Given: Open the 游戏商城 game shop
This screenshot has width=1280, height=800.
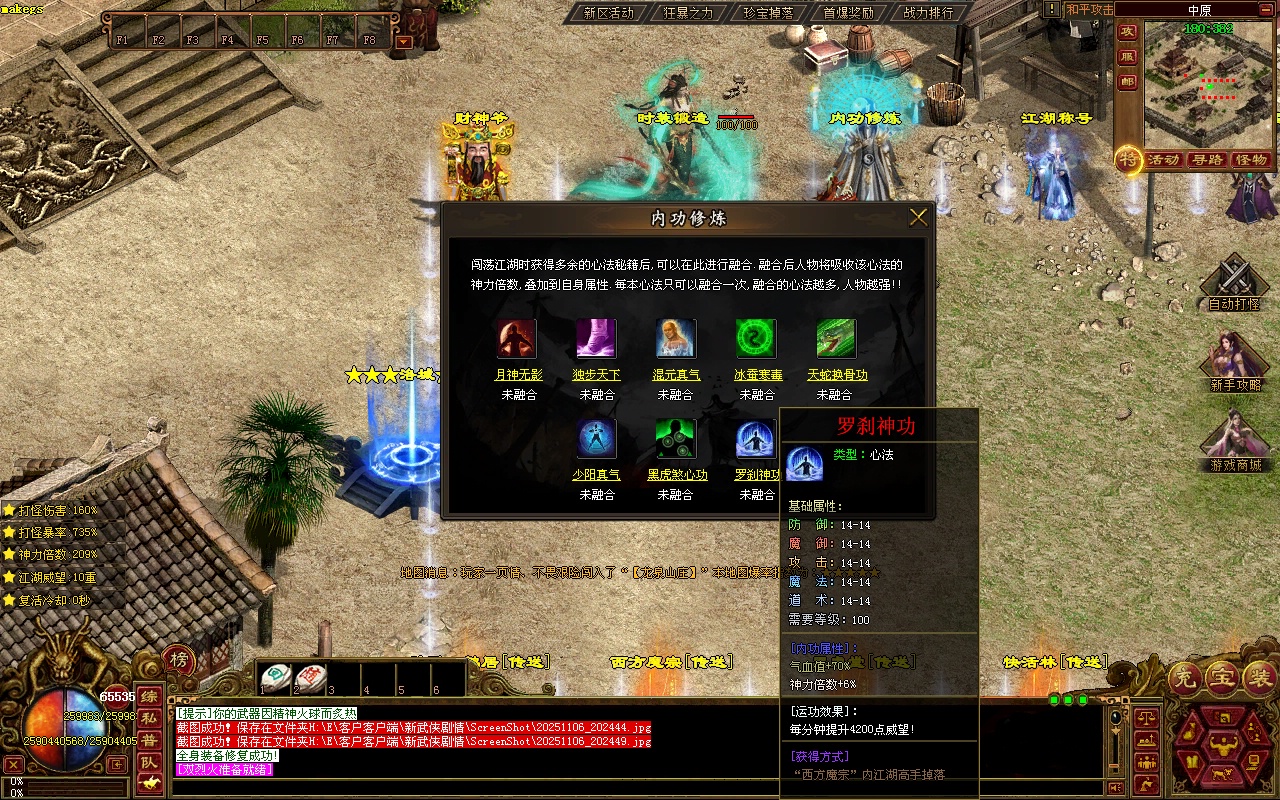Looking at the screenshot, I should (x=1235, y=442).
